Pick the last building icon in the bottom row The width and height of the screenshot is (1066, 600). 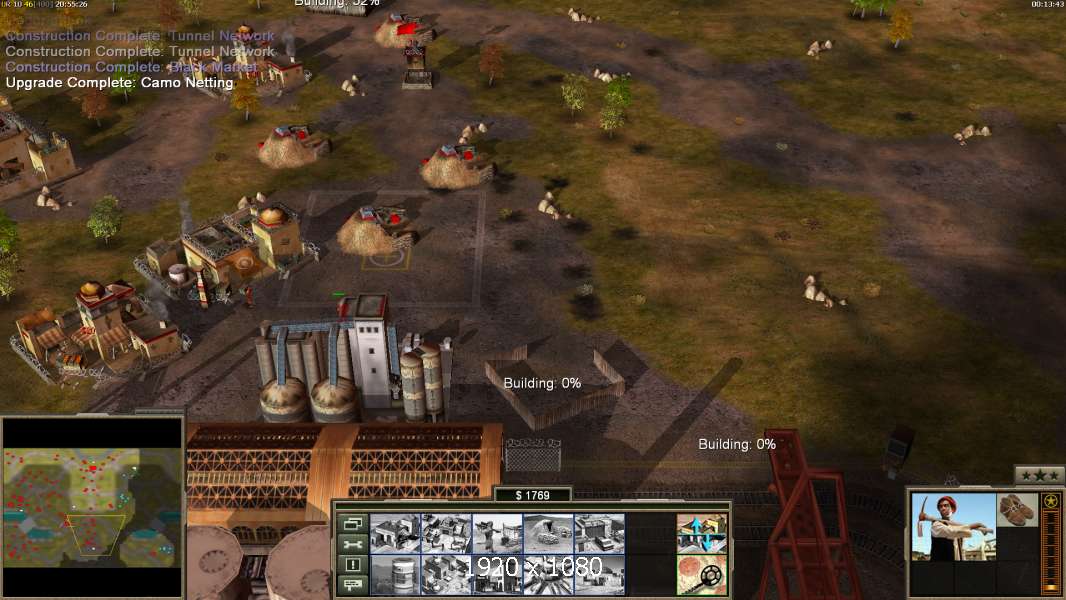click(x=599, y=574)
